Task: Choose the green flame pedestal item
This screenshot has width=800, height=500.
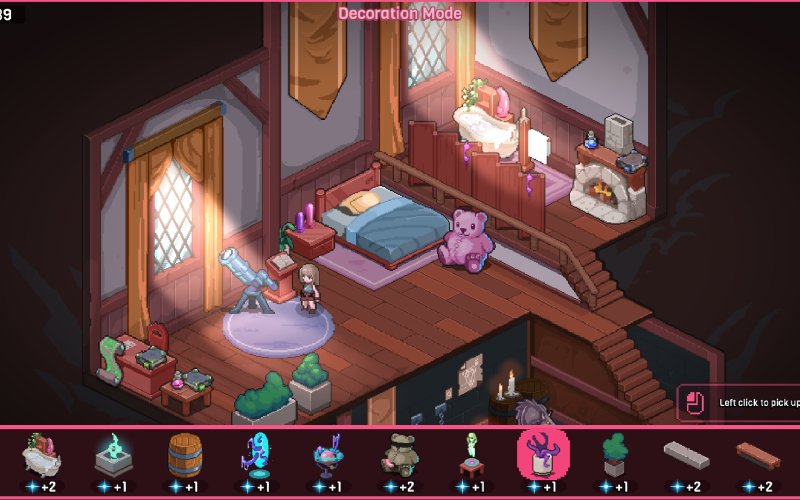Action: [x=112, y=454]
